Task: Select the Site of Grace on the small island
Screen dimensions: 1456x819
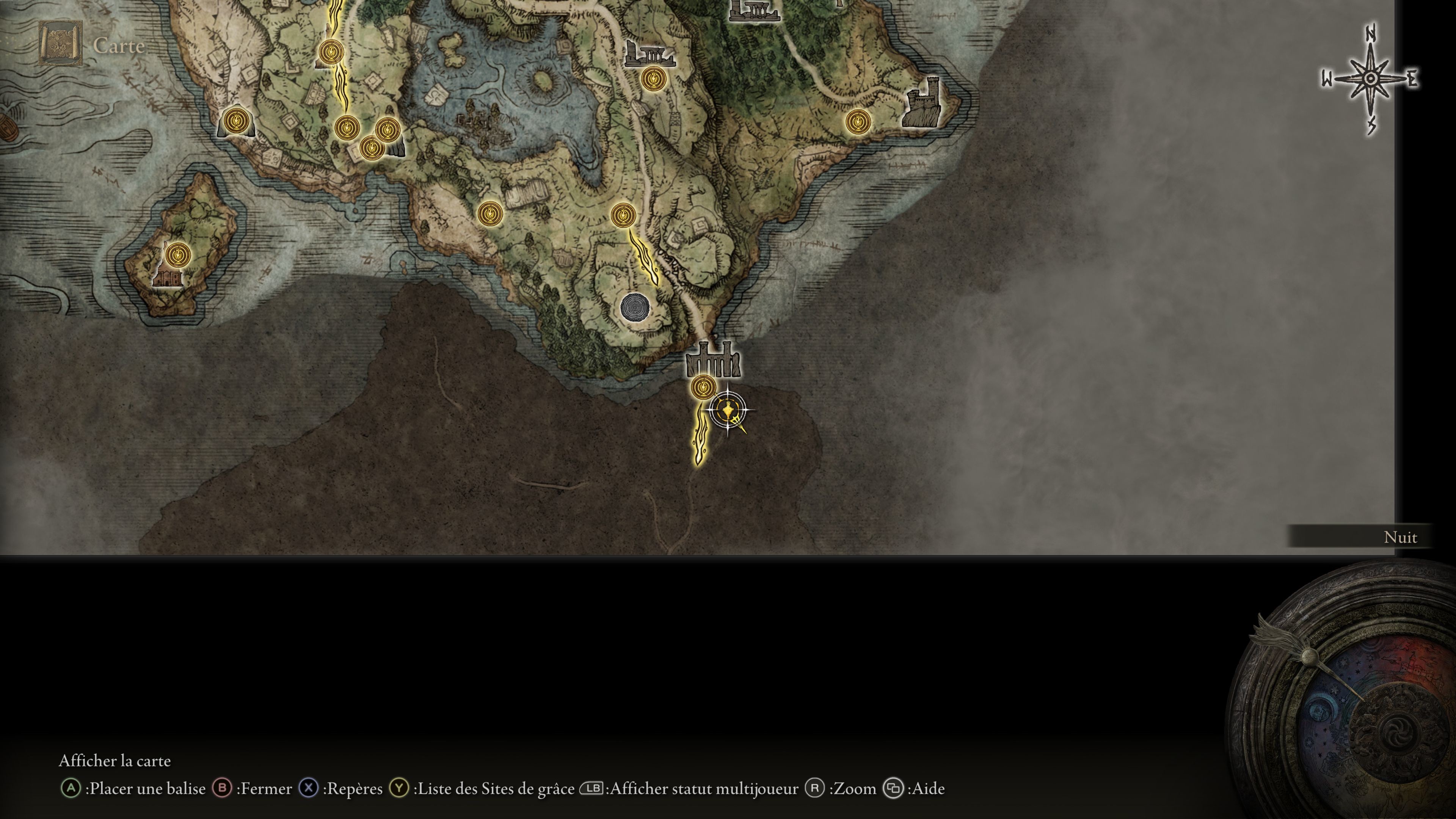Action: click(178, 255)
